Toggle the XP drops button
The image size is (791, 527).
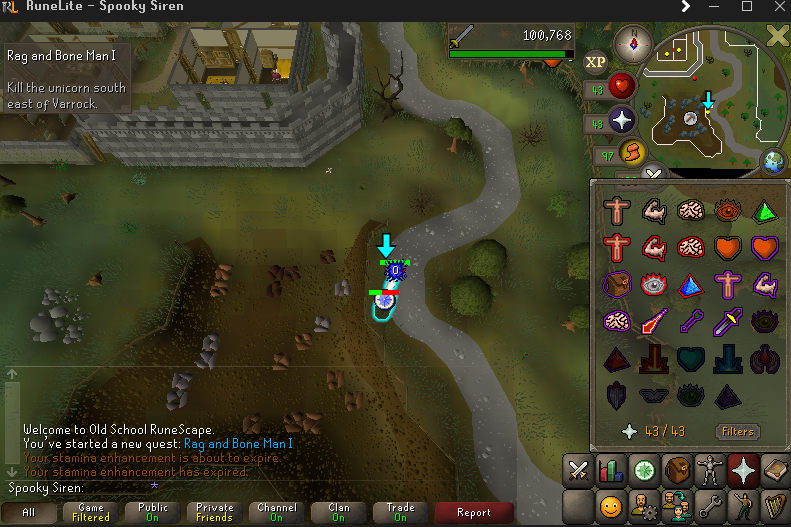coord(596,61)
